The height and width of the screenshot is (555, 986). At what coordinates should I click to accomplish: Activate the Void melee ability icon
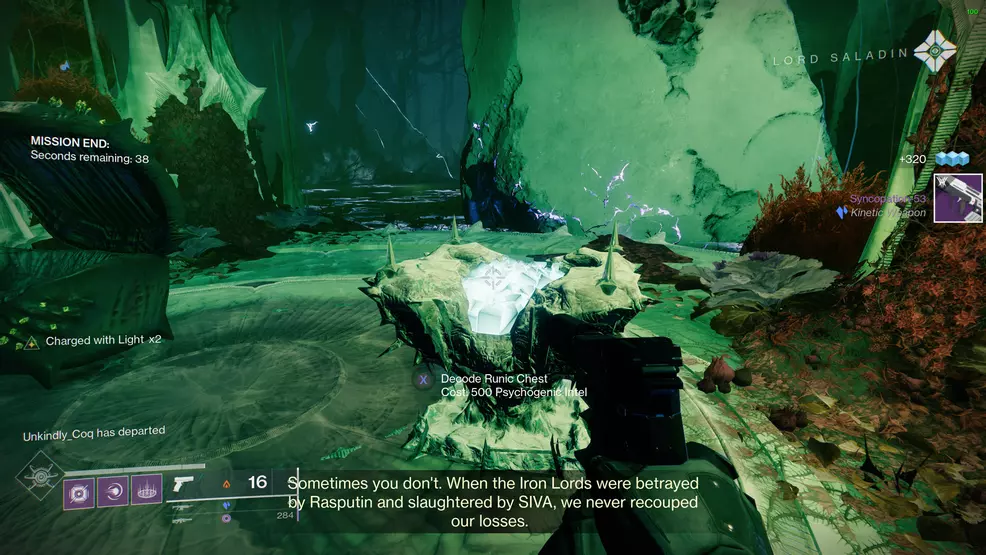click(x=113, y=490)
